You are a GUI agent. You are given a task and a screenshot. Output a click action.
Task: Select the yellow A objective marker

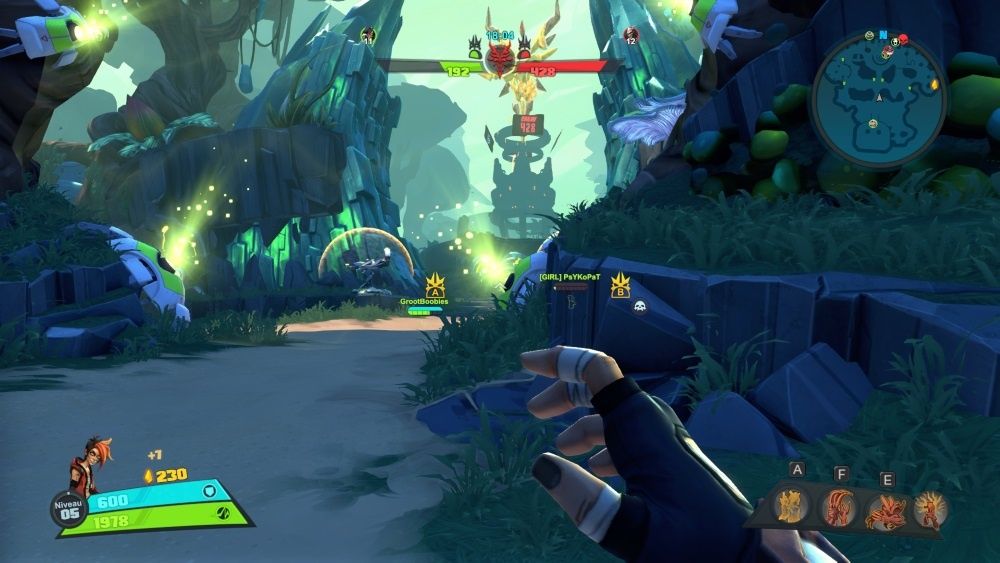pyautogui.click(x=435, y=287)
